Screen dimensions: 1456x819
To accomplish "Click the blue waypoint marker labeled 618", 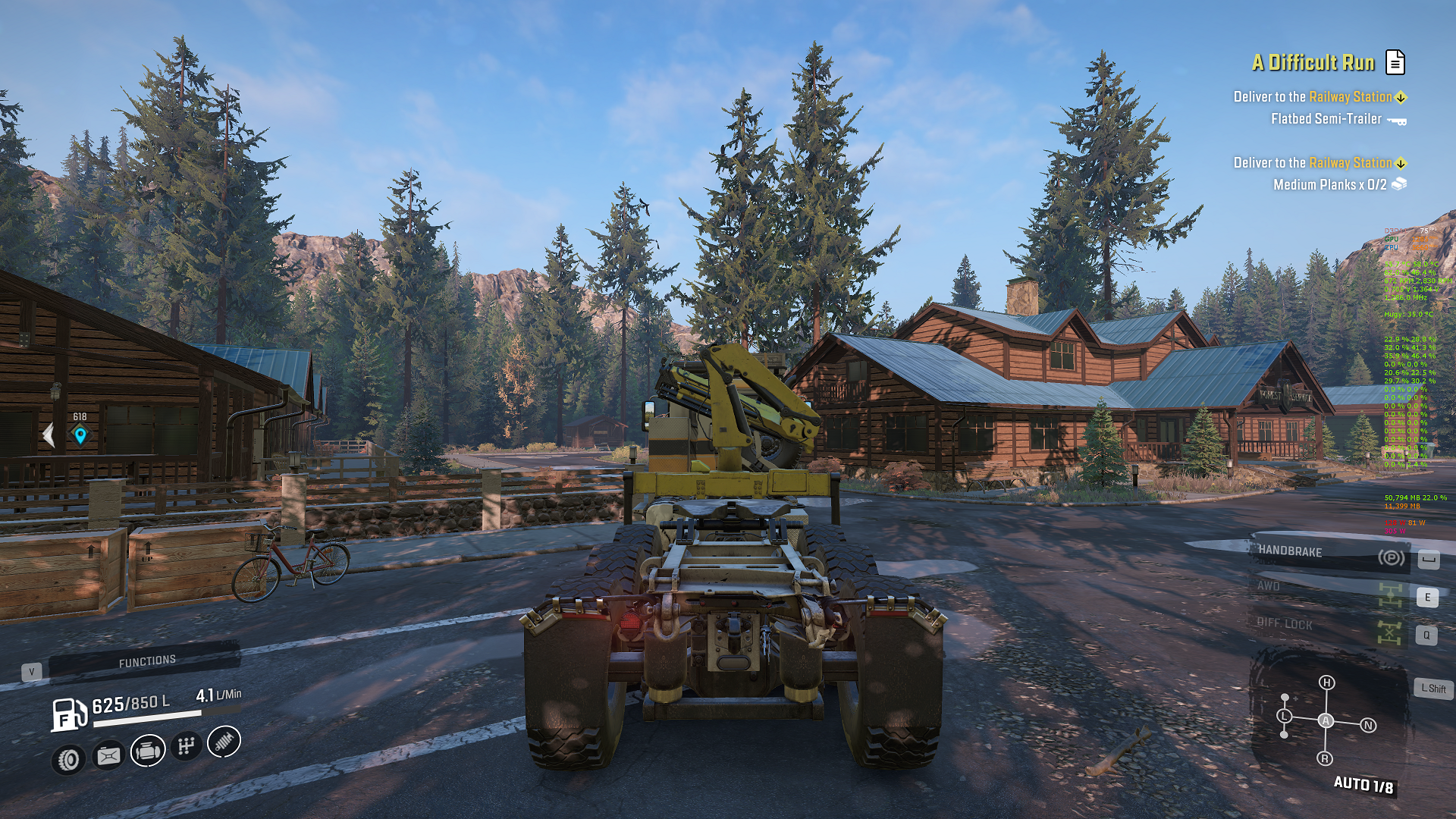I will tap(80, 435).
